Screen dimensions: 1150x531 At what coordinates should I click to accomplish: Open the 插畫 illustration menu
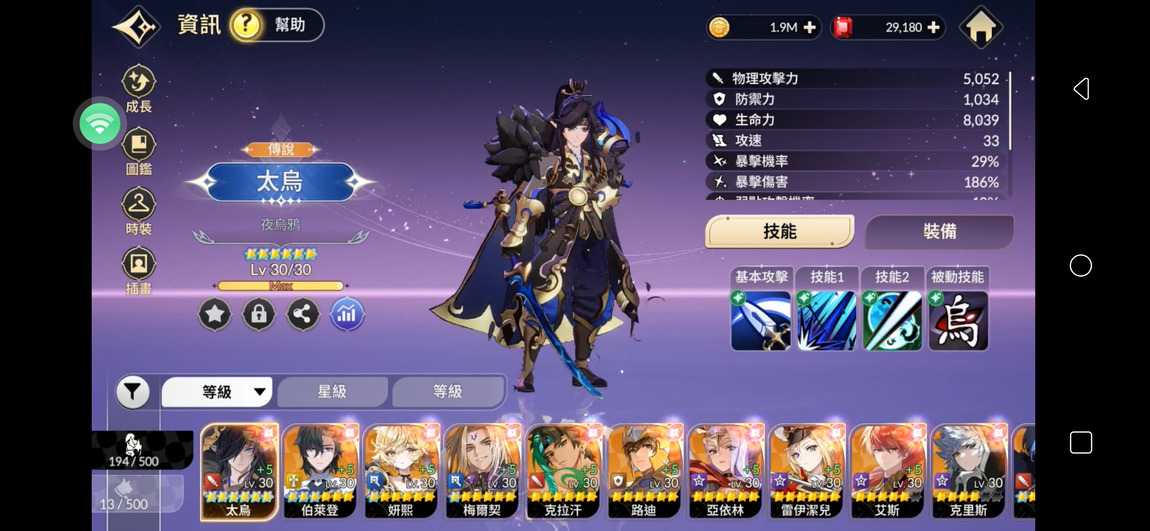pyautogui.click(x=139, y=272)
